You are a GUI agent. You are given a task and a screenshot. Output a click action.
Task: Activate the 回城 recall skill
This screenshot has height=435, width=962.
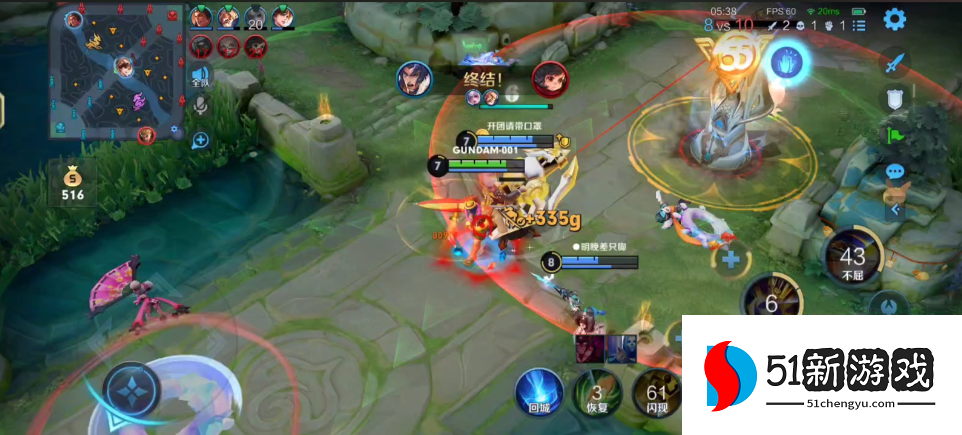point(539,390)
